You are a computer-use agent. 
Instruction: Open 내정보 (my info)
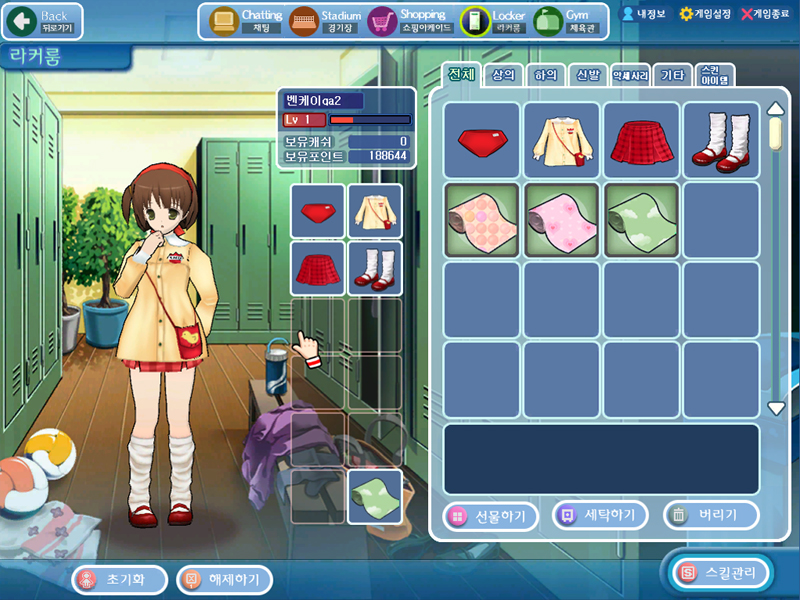(644, 14)
